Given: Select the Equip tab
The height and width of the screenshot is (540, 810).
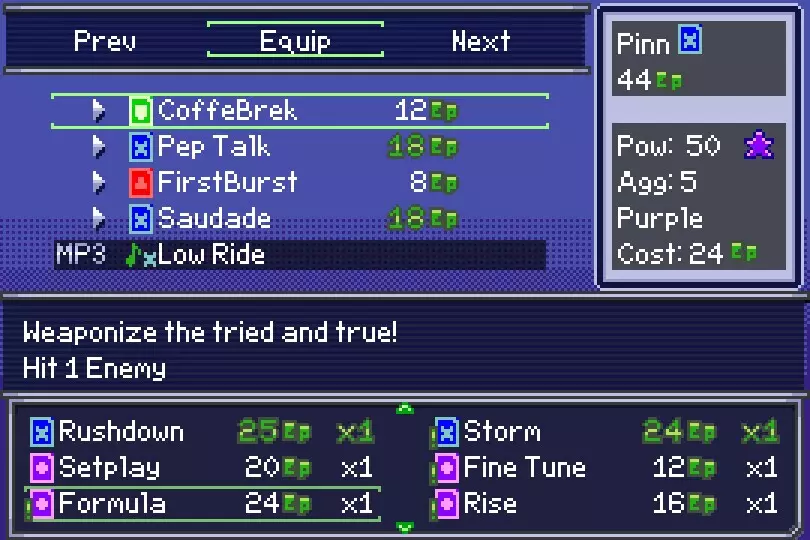Looking at the screenshot, I should (x=295, y=41).
